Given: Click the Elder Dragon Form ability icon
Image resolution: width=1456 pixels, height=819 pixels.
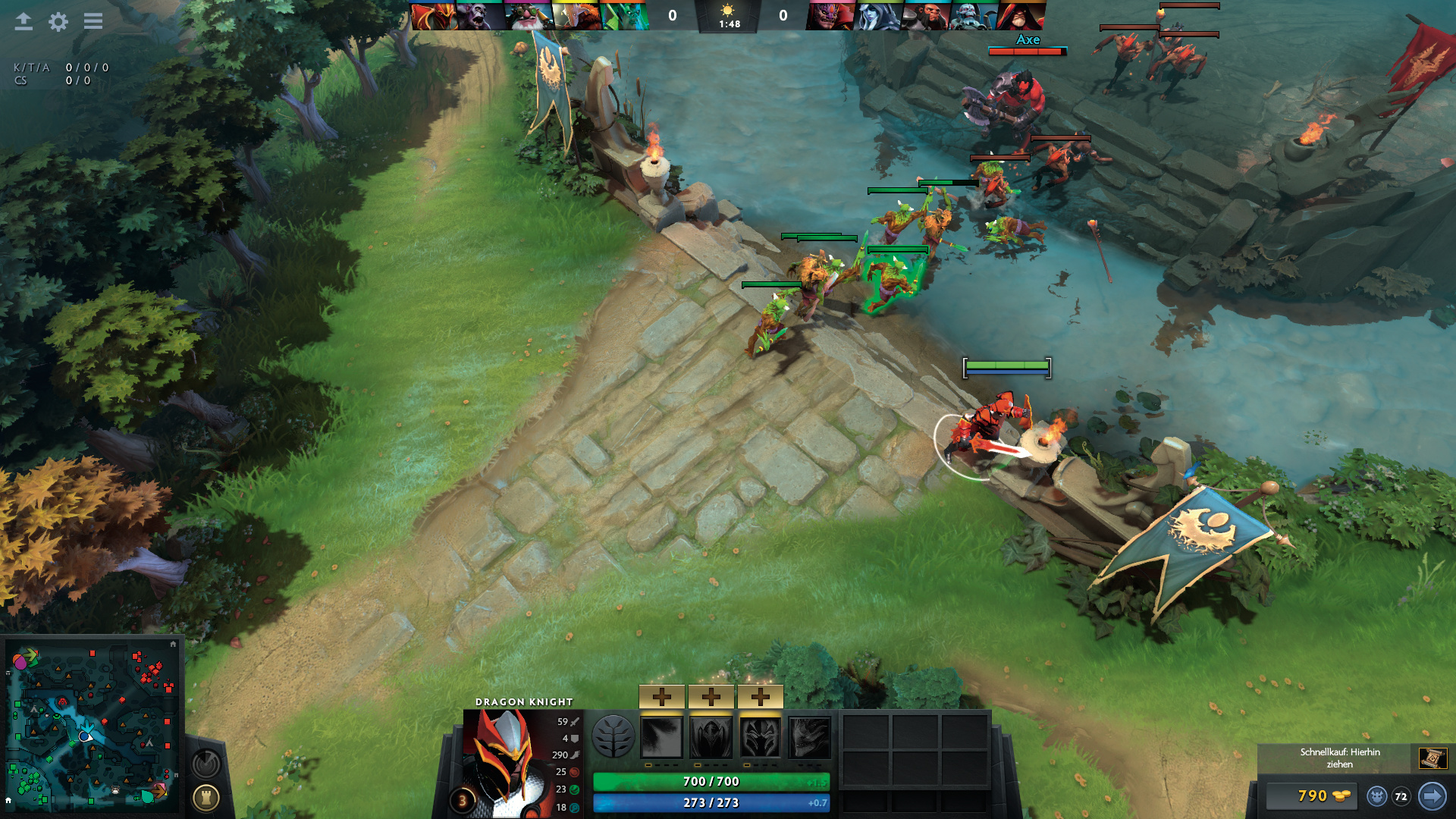Looking at the screenshot, I should [810, 737].
